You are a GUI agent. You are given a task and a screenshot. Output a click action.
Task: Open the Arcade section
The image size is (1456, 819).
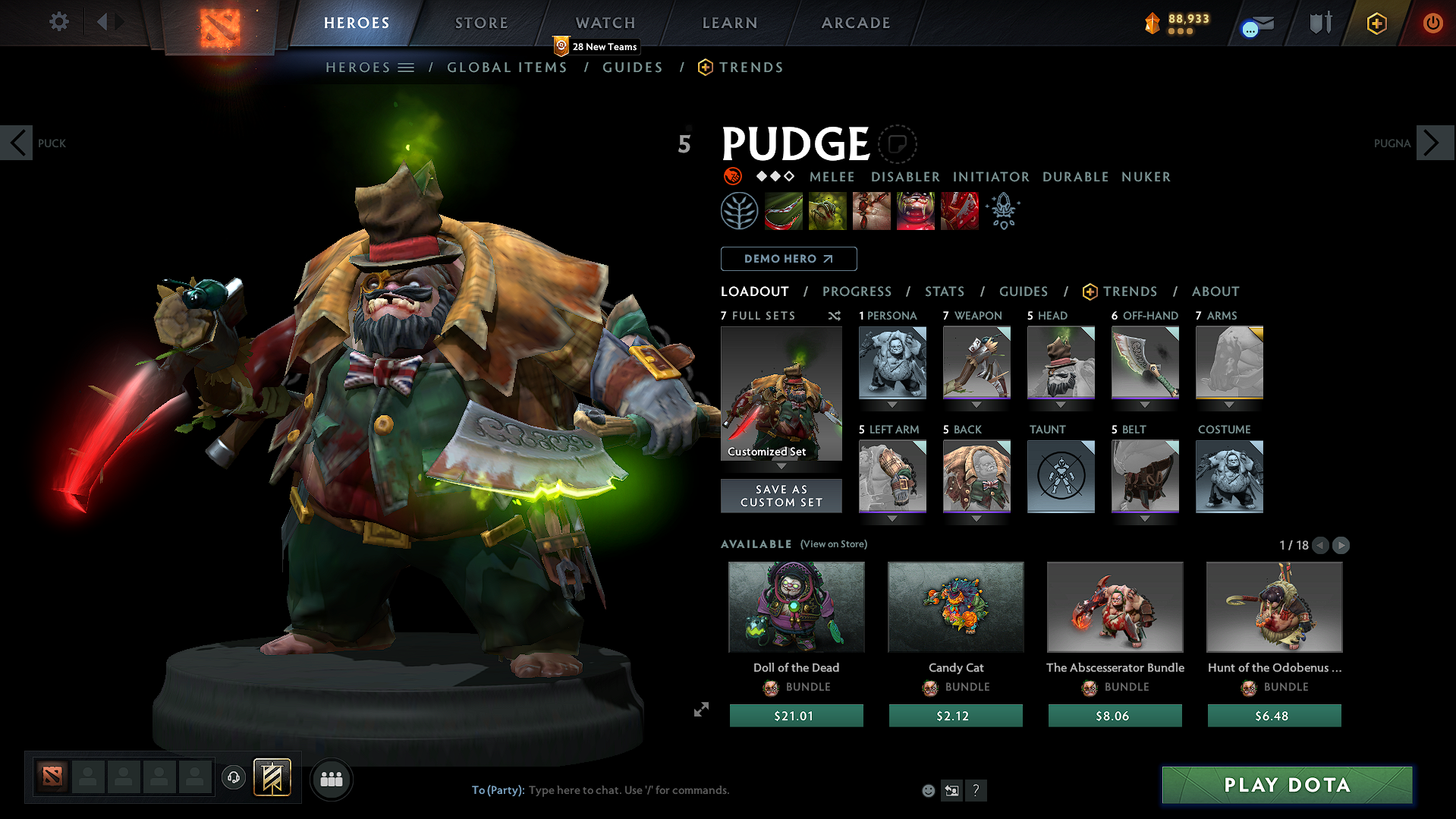pyautogui.click(x=855, y=23)
